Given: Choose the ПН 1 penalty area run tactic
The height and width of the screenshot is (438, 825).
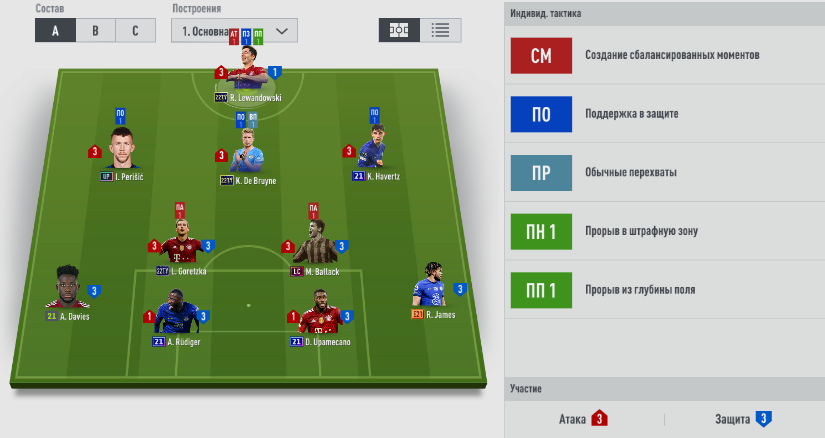Looking at the screenshot, I should [x=540, y=231].
